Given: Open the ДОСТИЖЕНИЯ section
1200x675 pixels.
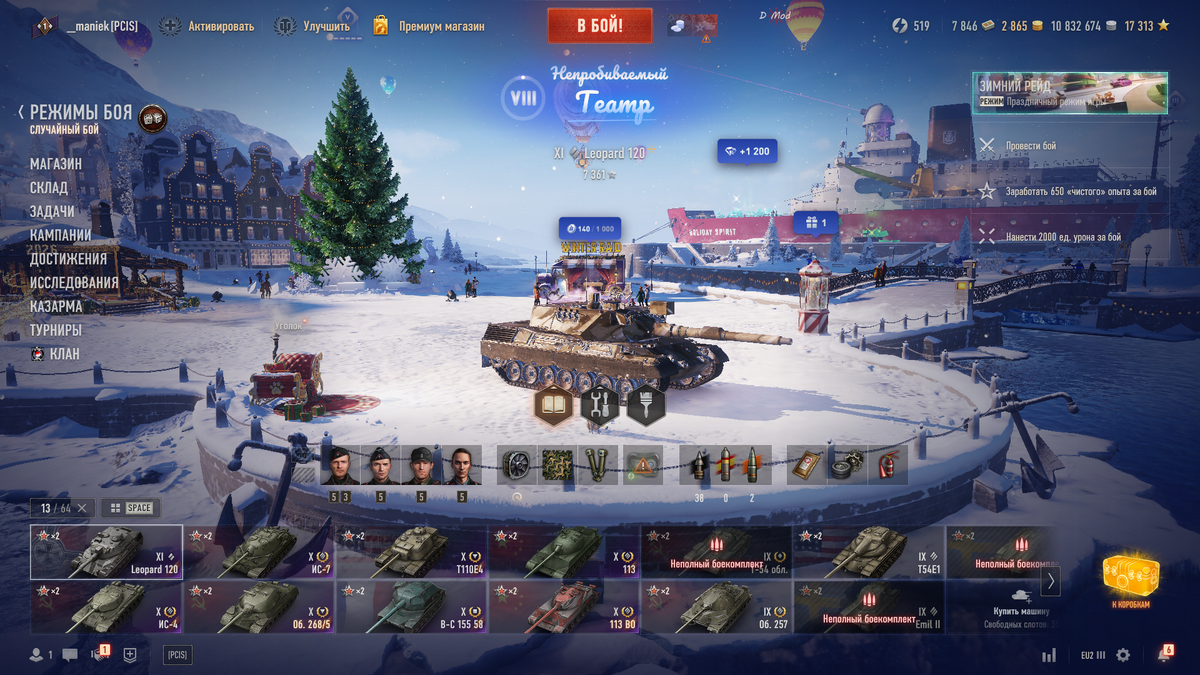Looking at the screenshot, I should click(68, 259).
